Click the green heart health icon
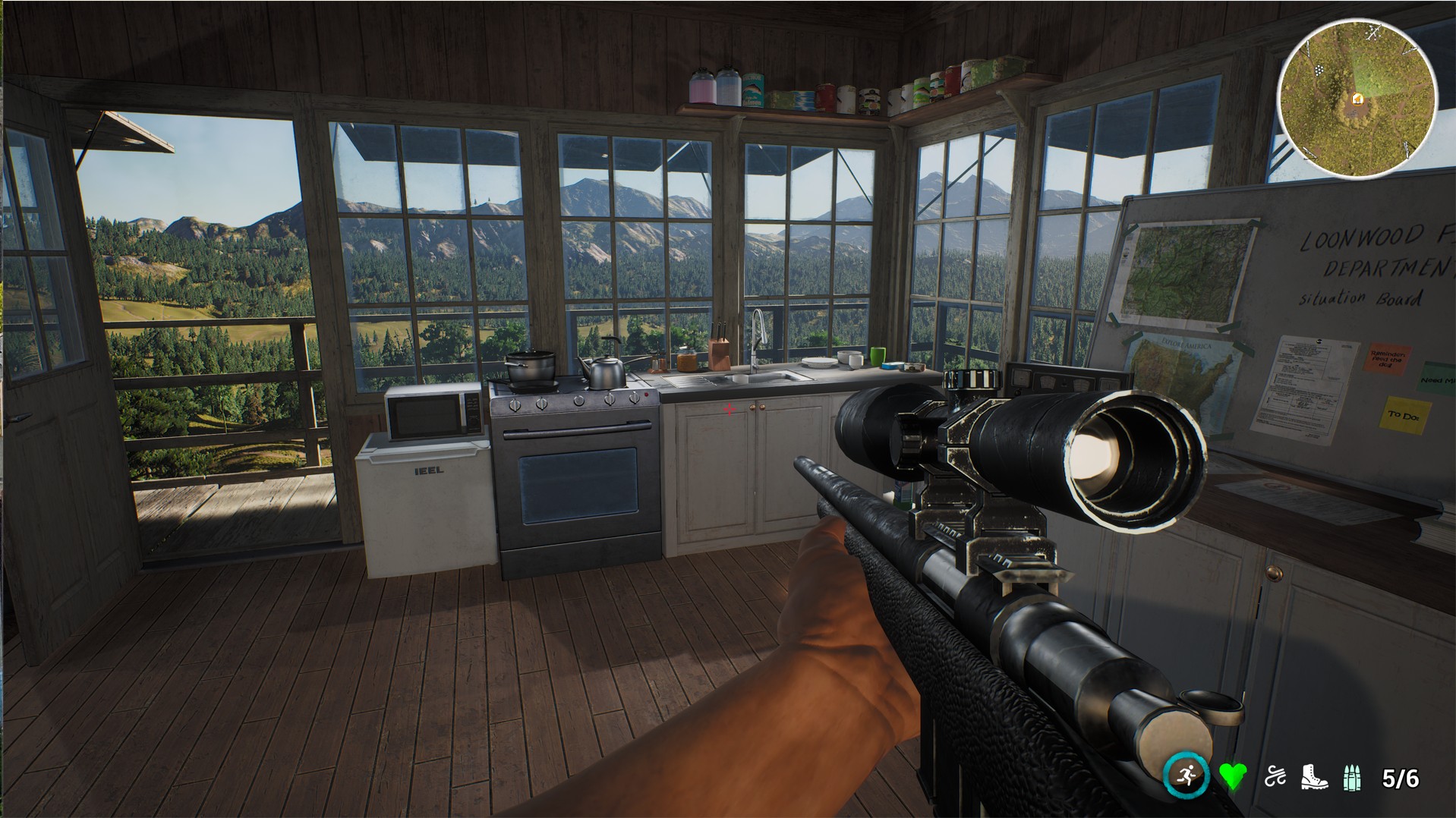The image size is (1456, 818). click(x=1233, y=777)
